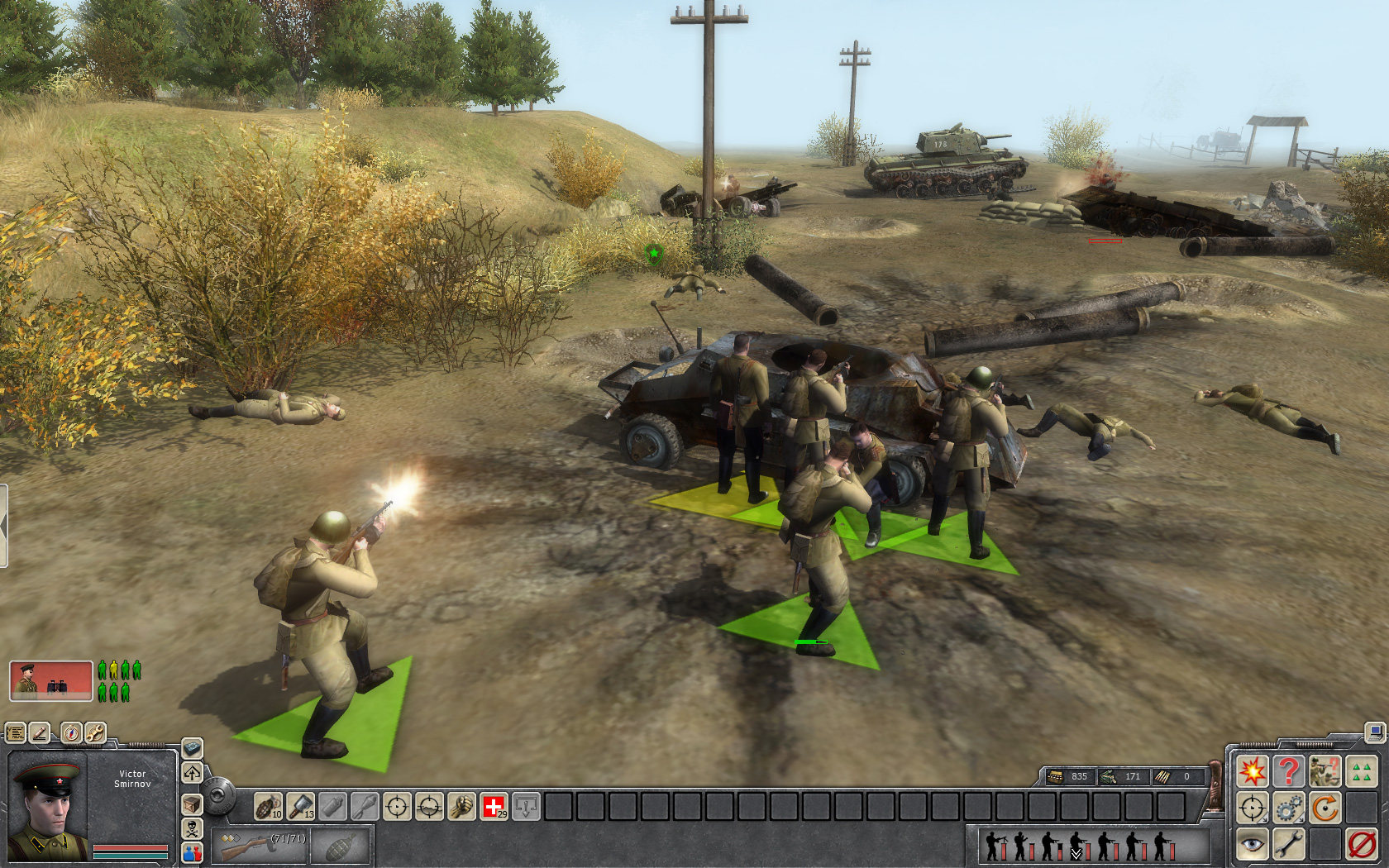The height and width of the screenshot is (868, 1389).
Task: Open the objectives list icon
Action: pos(16,732)
